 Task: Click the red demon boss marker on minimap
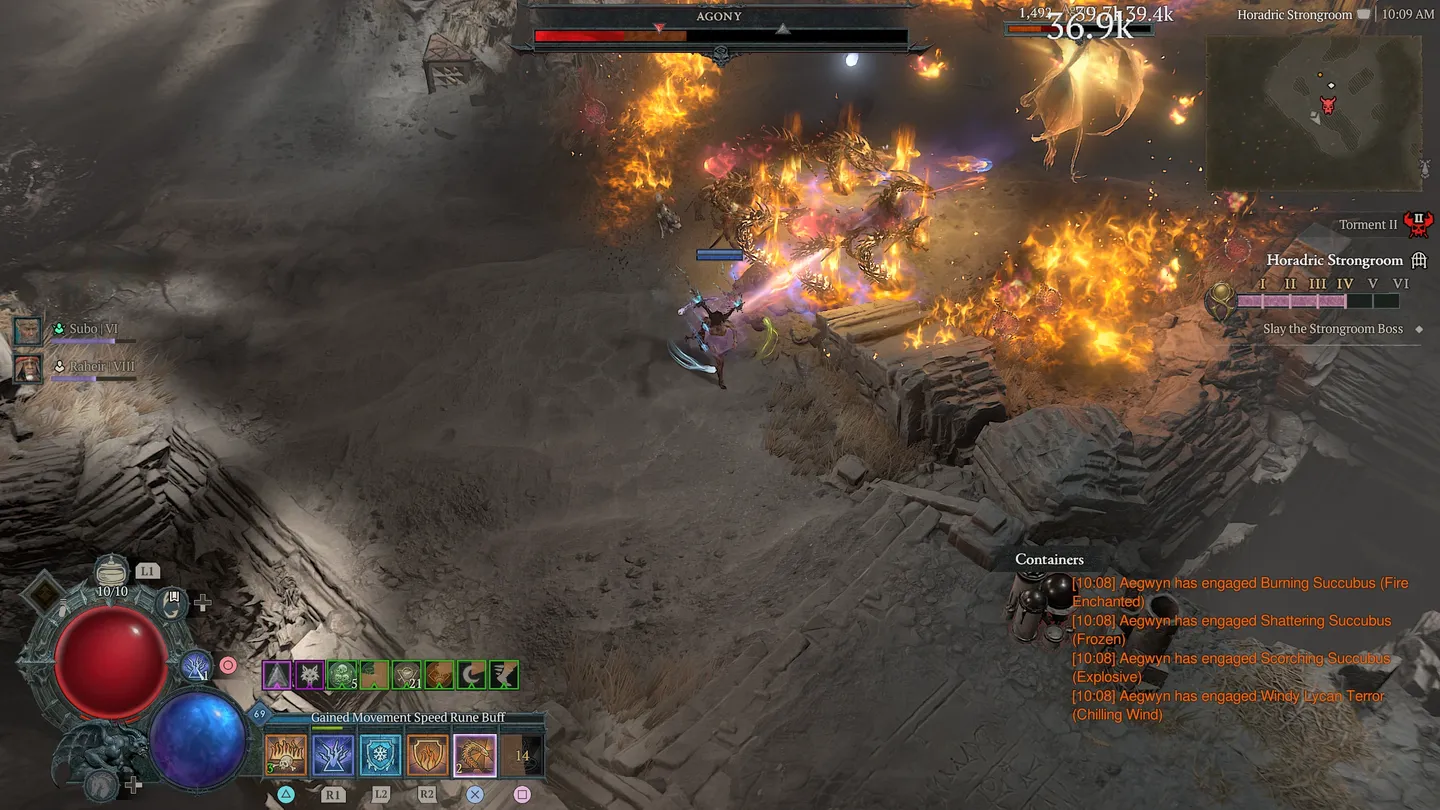pos(1328,105)
